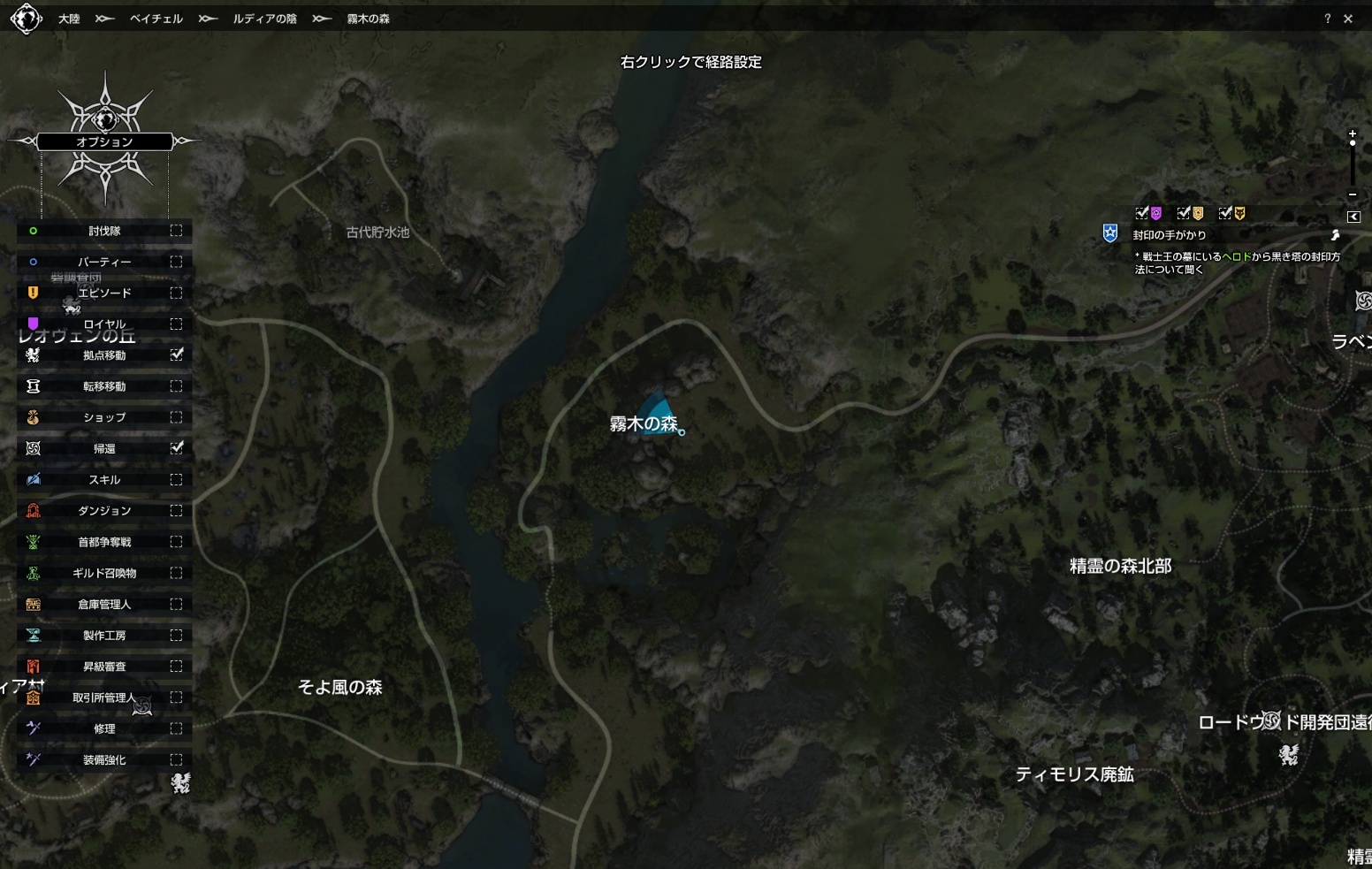Toggle the 装備強化 filter checkbox

pos(176,759)
